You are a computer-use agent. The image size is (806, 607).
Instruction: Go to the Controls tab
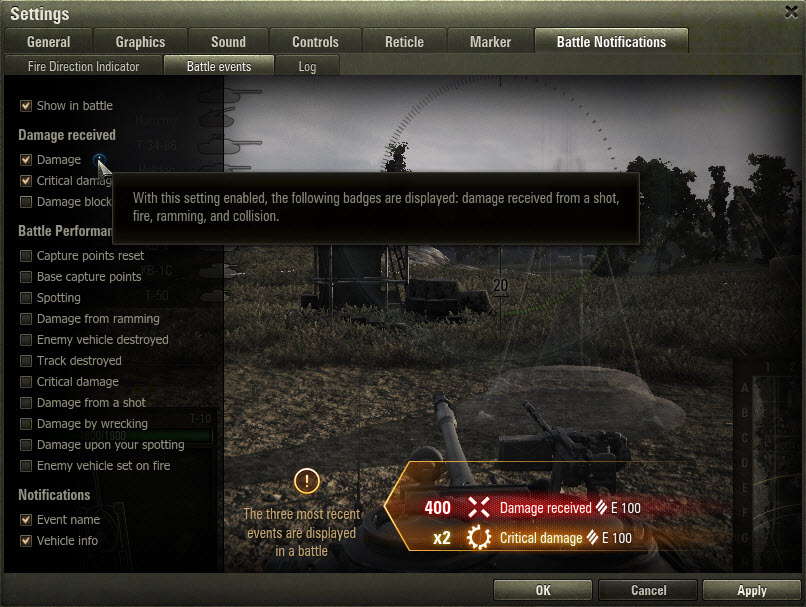click(x=315, y=42)
